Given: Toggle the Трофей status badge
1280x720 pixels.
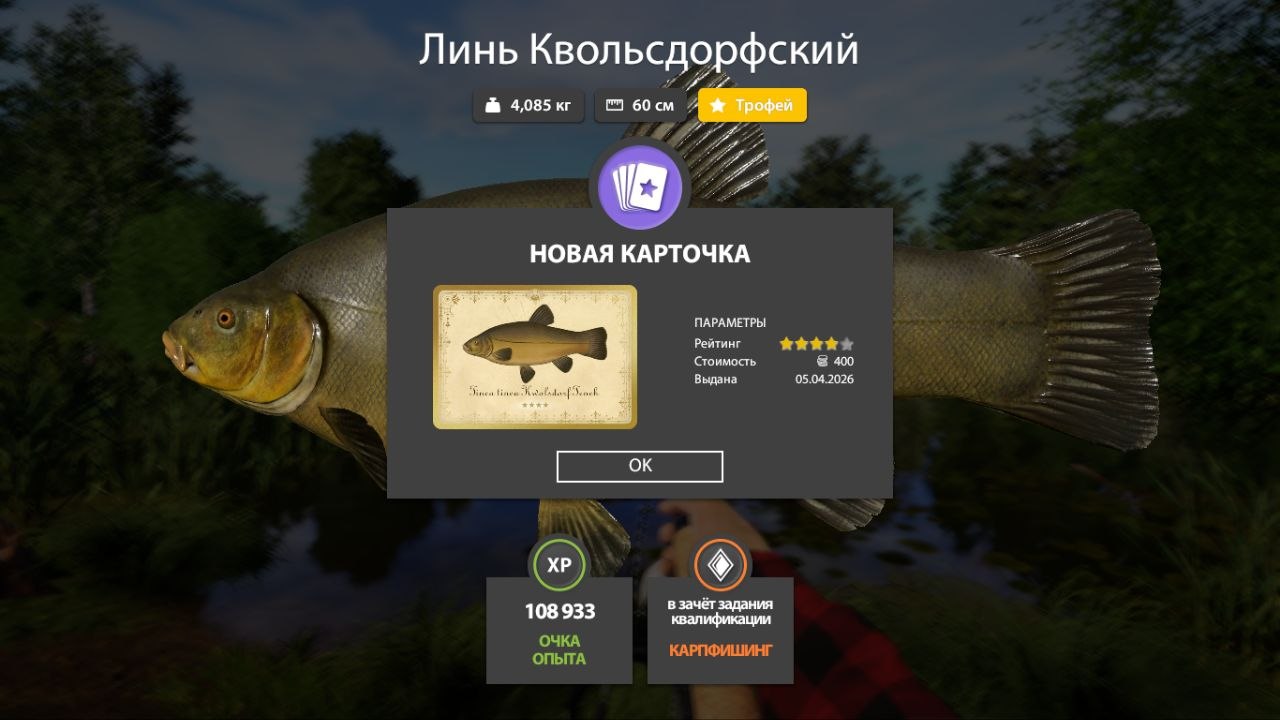Looking at the screenshot, I should [x=752, y=105].
